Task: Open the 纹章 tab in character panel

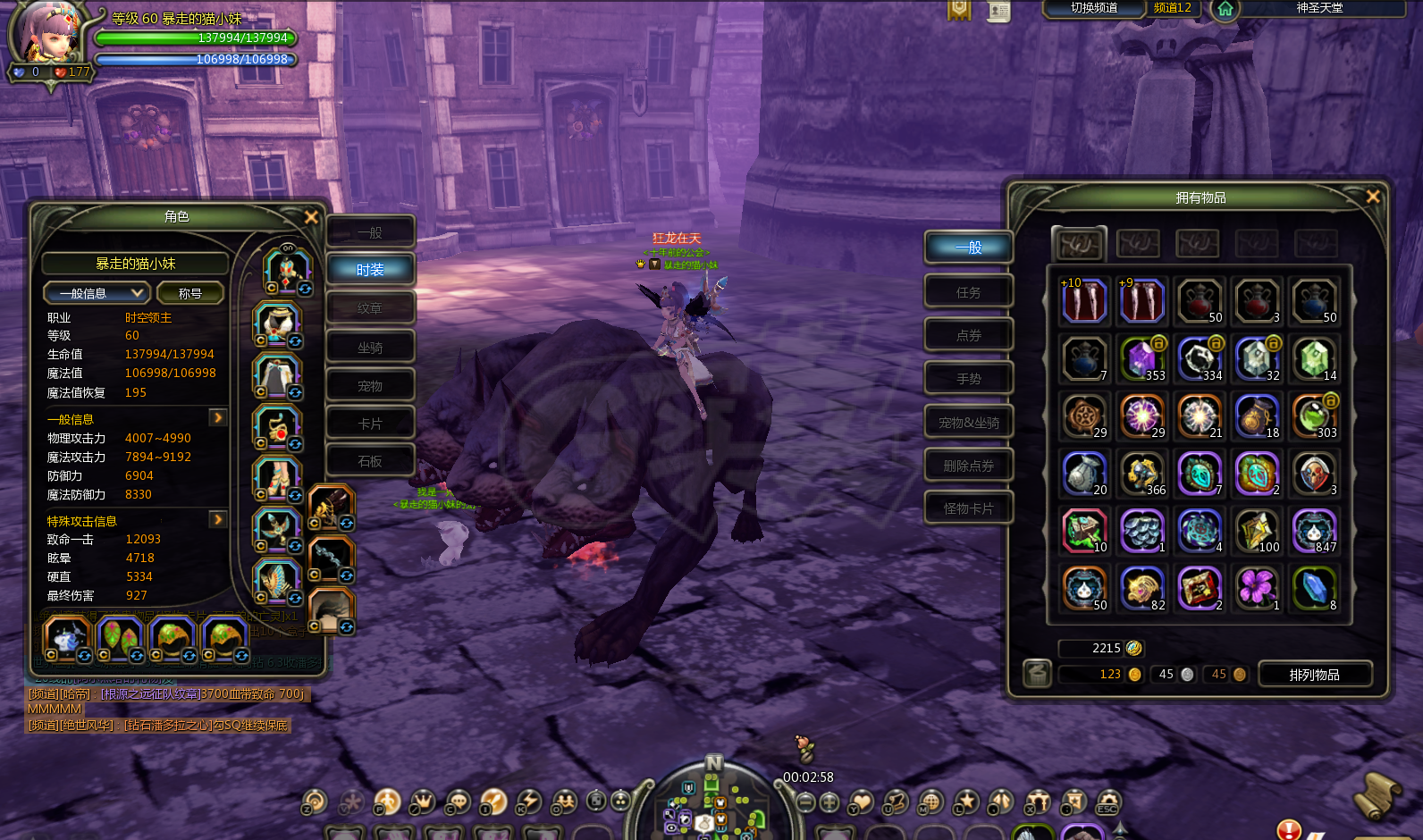Action: click(x=370, y=308)
